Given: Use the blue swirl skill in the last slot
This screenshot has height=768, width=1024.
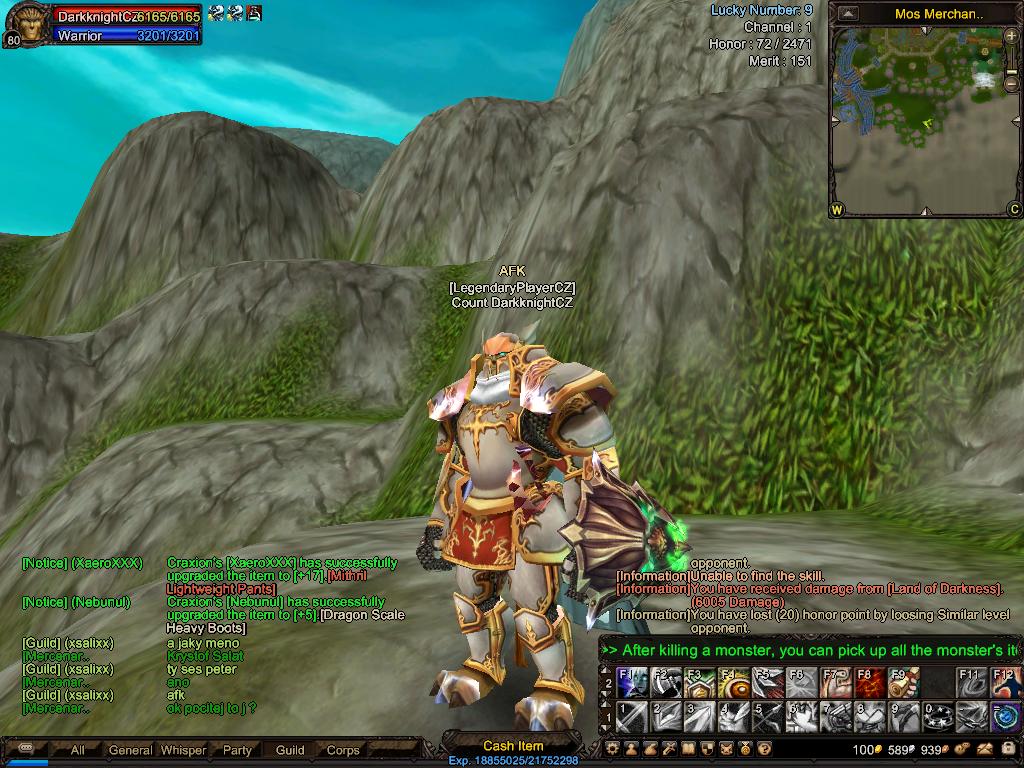Looking at the screenshot, I should pyautogui.click(x=1004, y=716).
